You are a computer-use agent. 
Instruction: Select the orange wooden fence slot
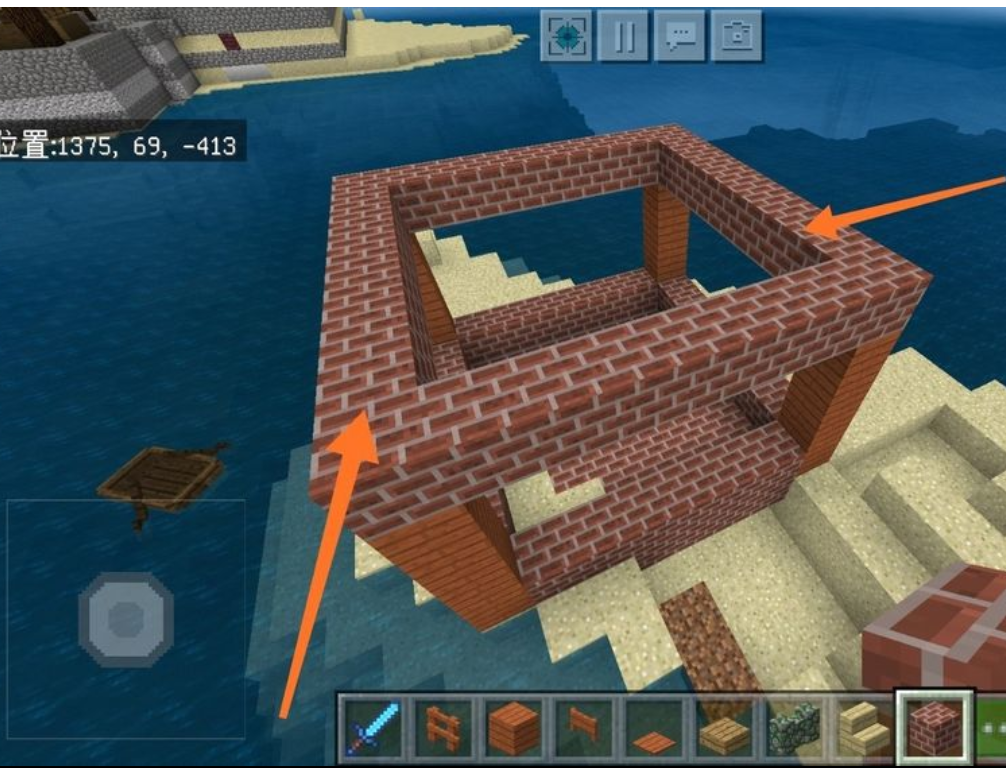(443, 728)
